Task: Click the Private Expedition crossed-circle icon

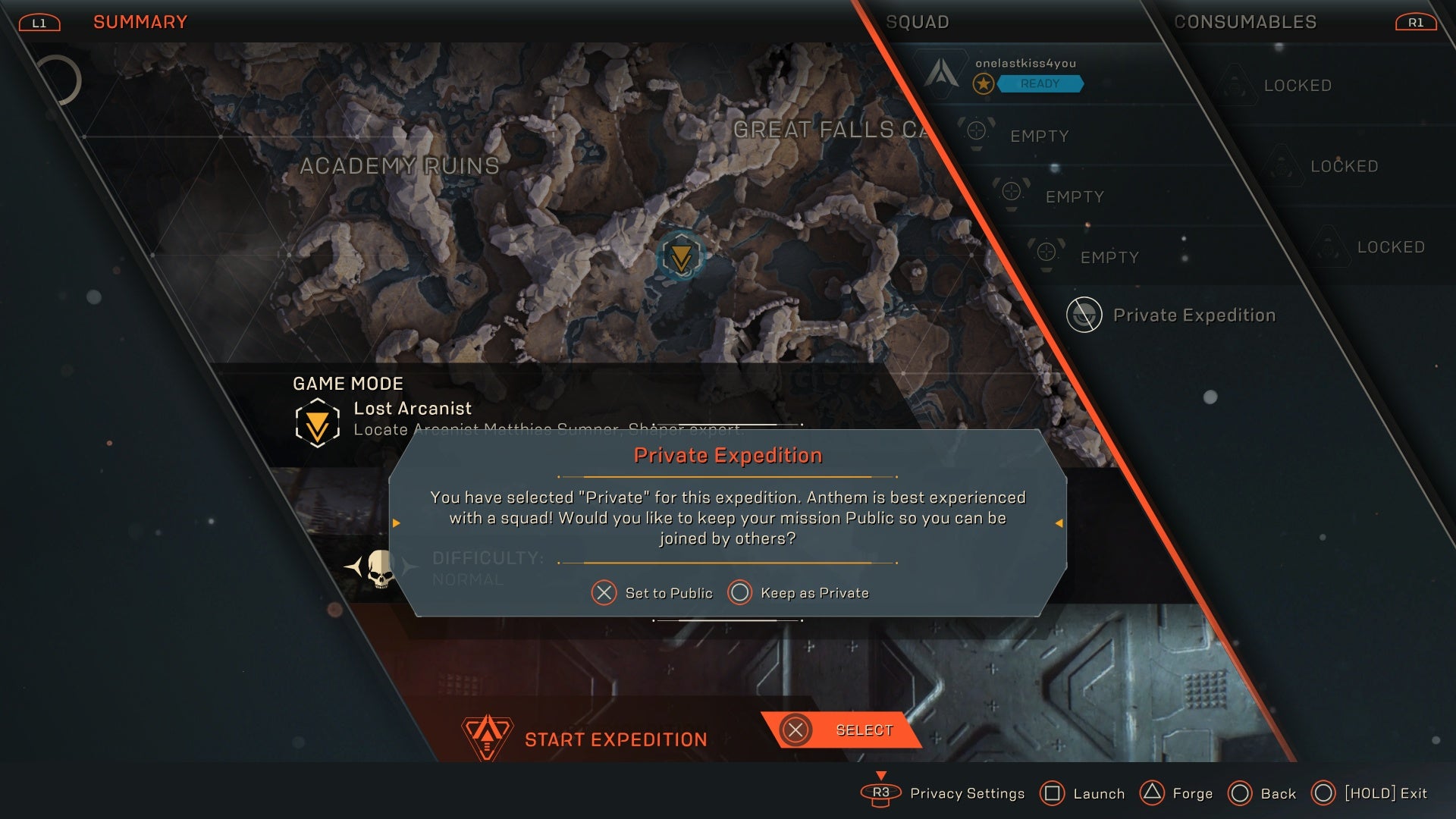Action: (x=1084, y=314)
